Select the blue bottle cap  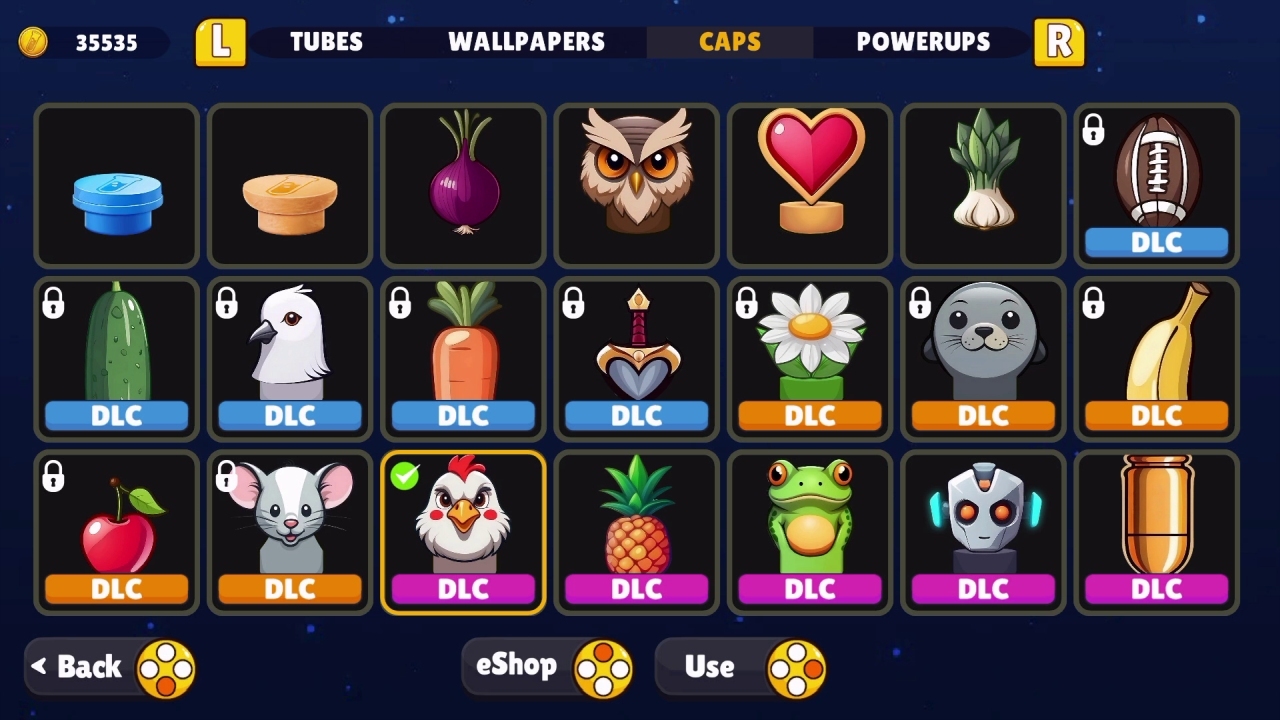(116, 186)
